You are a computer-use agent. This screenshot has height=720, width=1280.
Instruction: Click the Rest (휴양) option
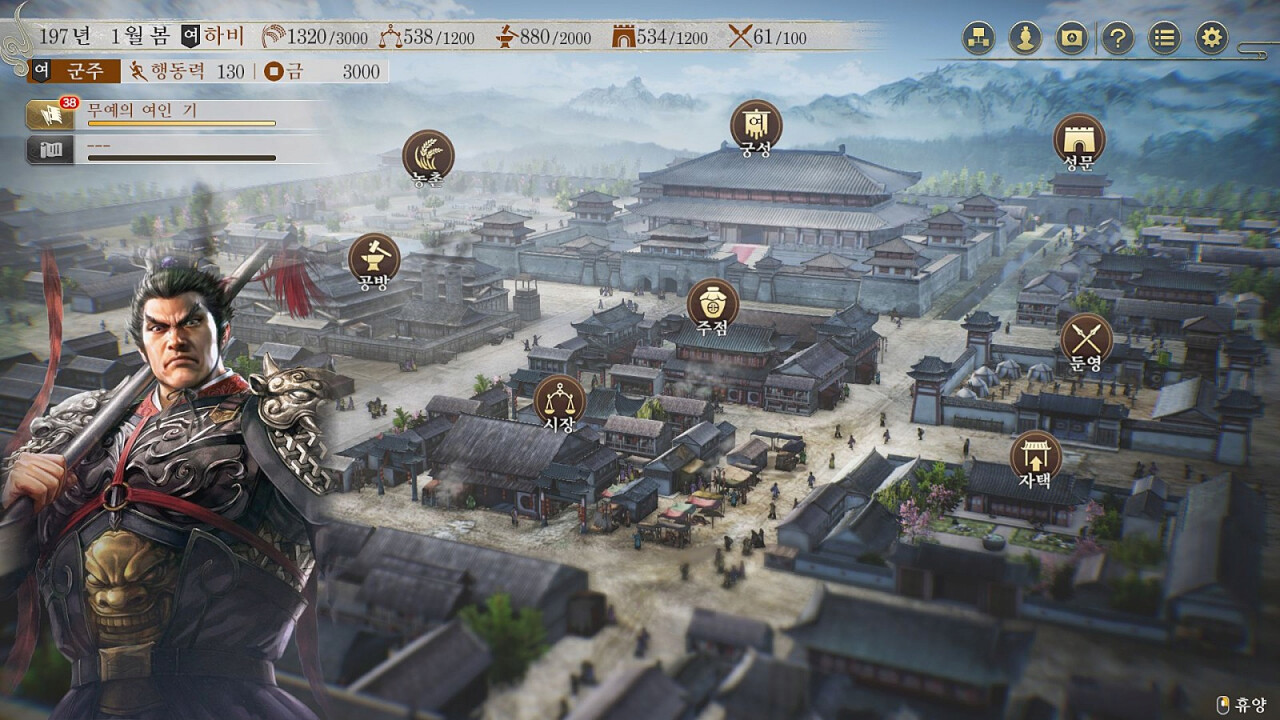(1242, 704)
